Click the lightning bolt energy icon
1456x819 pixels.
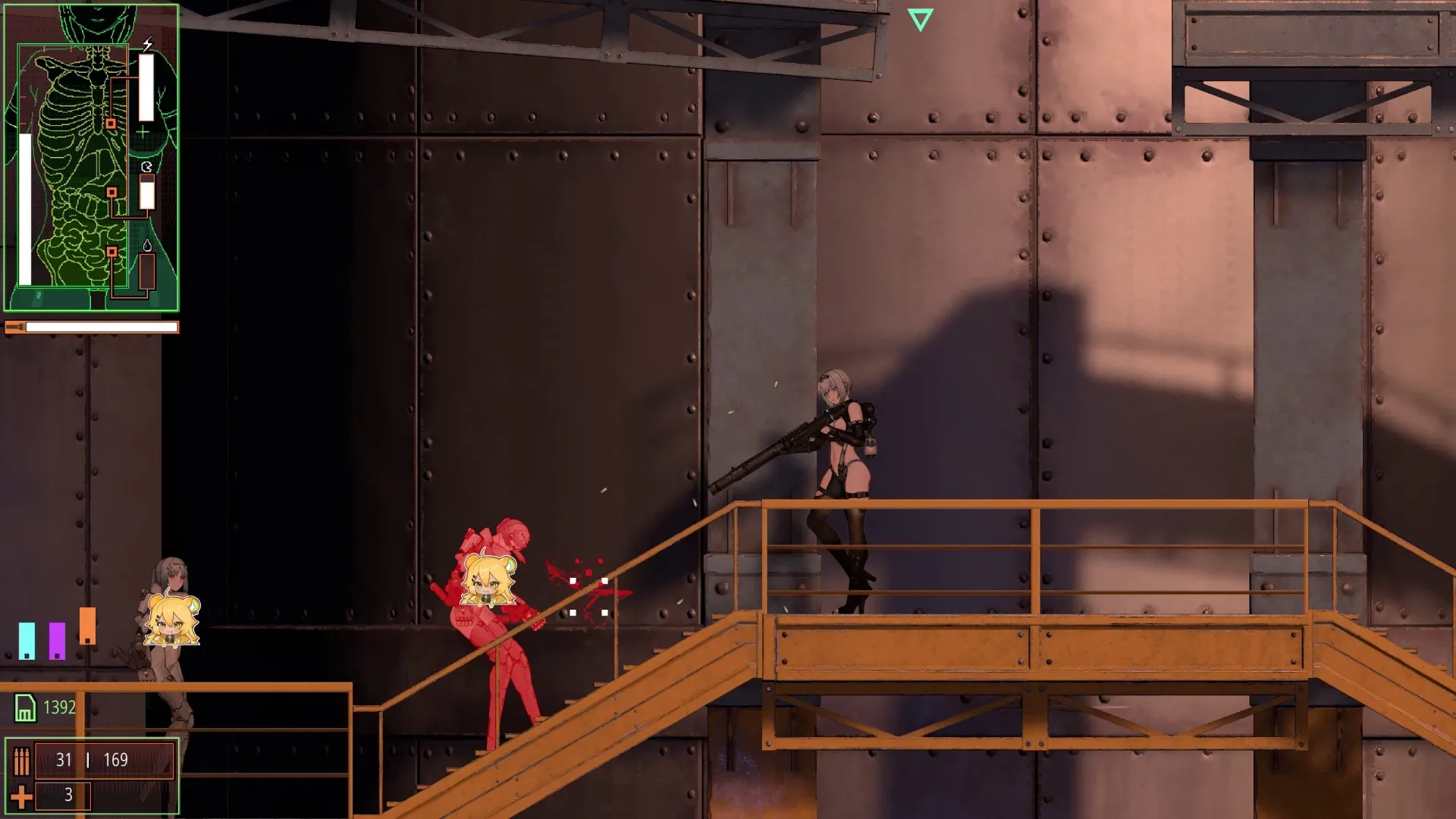tap(147, 45)
